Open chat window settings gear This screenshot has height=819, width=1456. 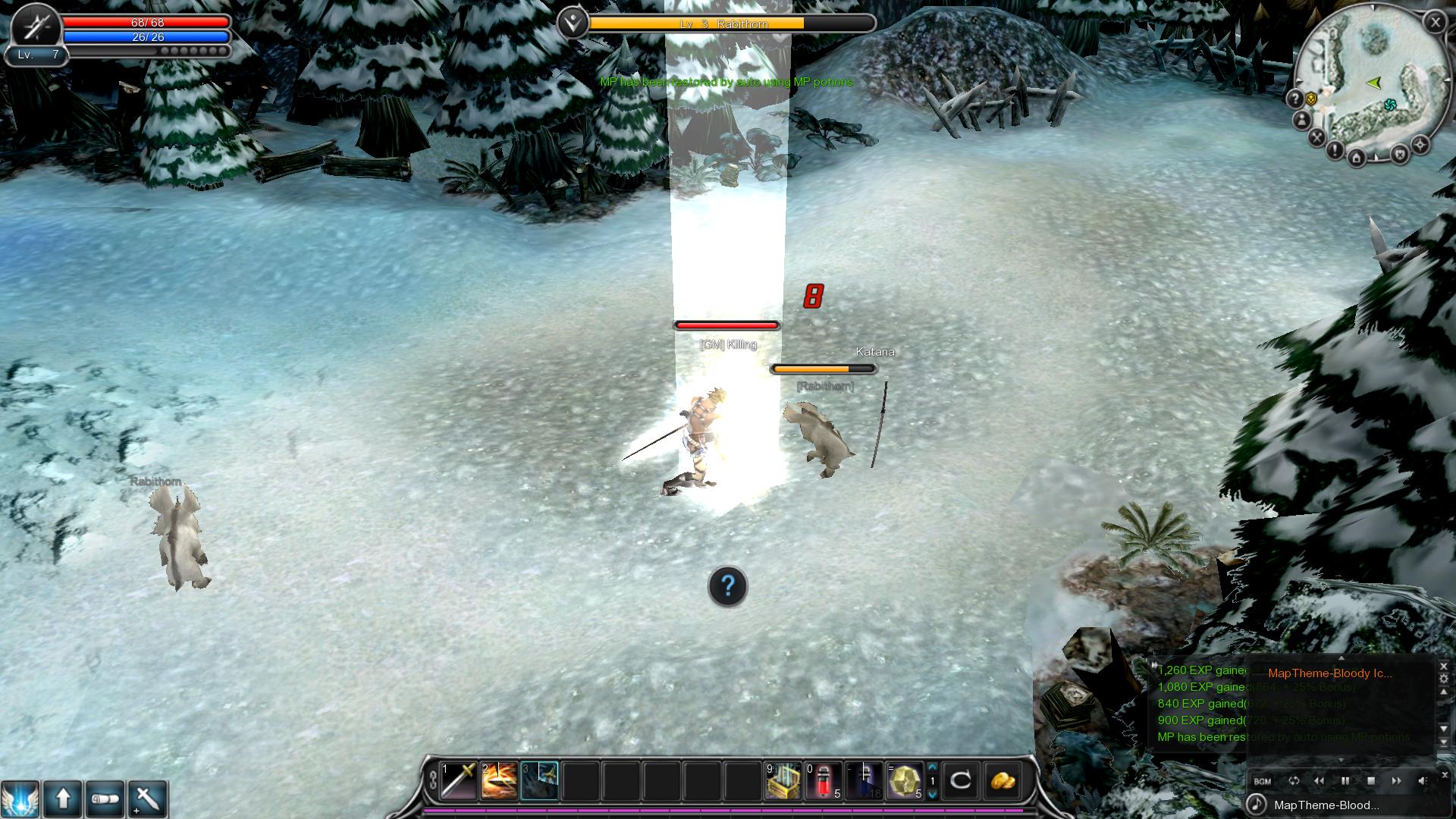(1443, 679)
